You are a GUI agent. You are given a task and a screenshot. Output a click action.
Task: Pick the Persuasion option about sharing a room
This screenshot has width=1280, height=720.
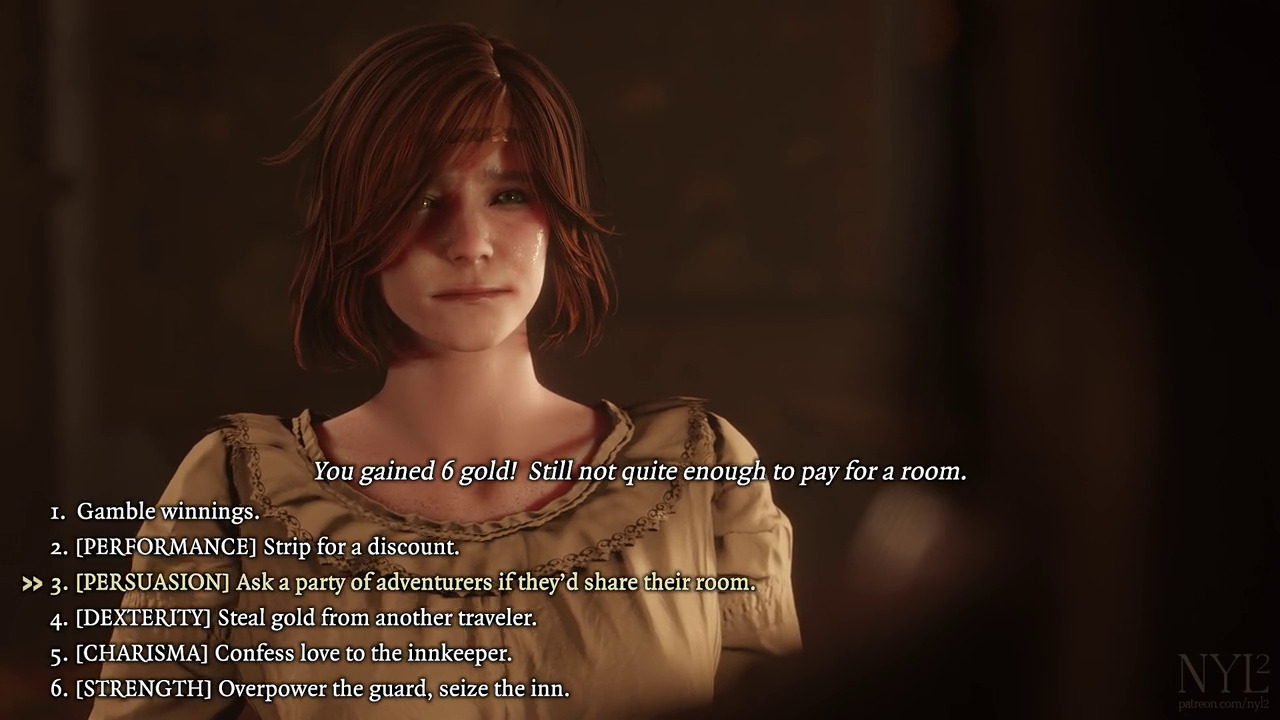click(414, 582)
